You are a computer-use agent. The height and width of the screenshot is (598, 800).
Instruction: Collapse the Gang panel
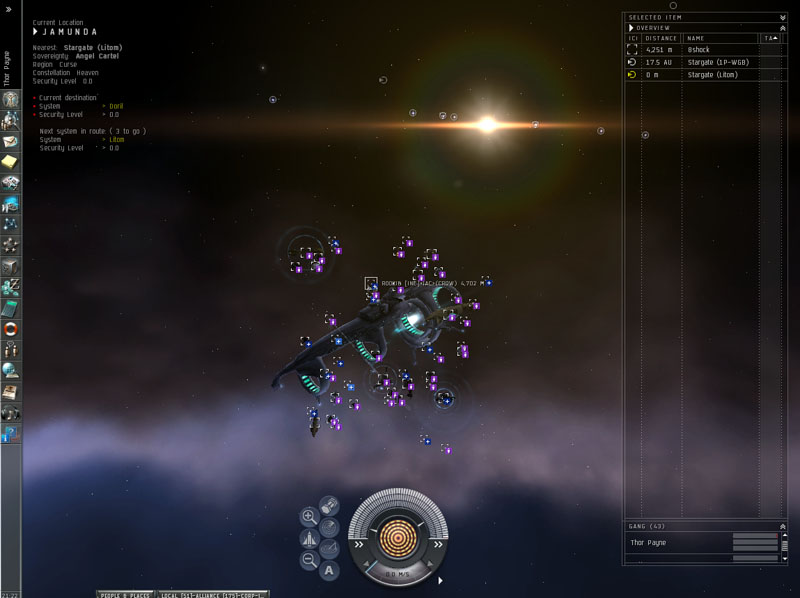point(782,525)
